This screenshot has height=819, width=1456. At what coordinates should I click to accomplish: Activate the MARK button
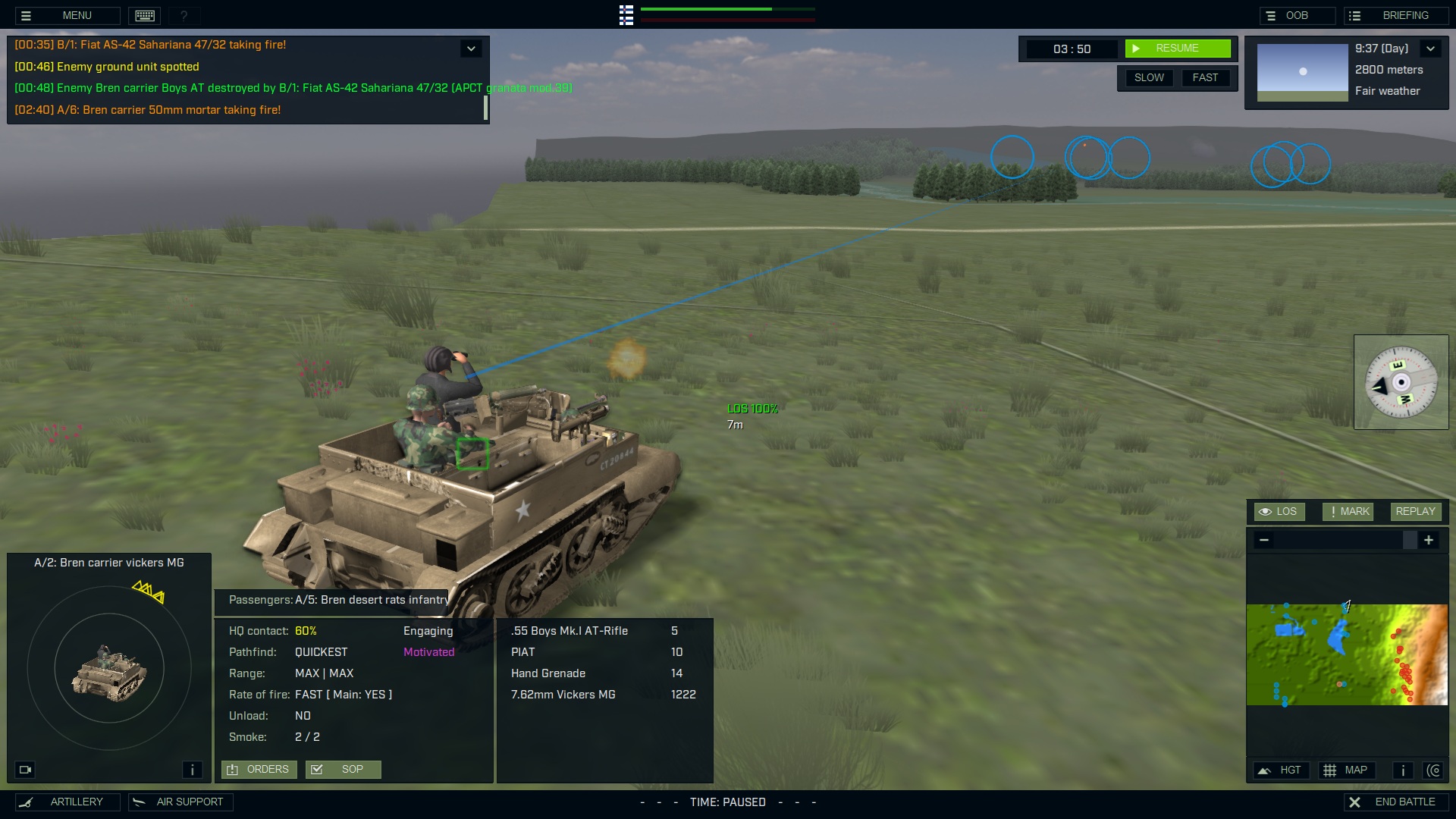click(x=1348, y=511)
